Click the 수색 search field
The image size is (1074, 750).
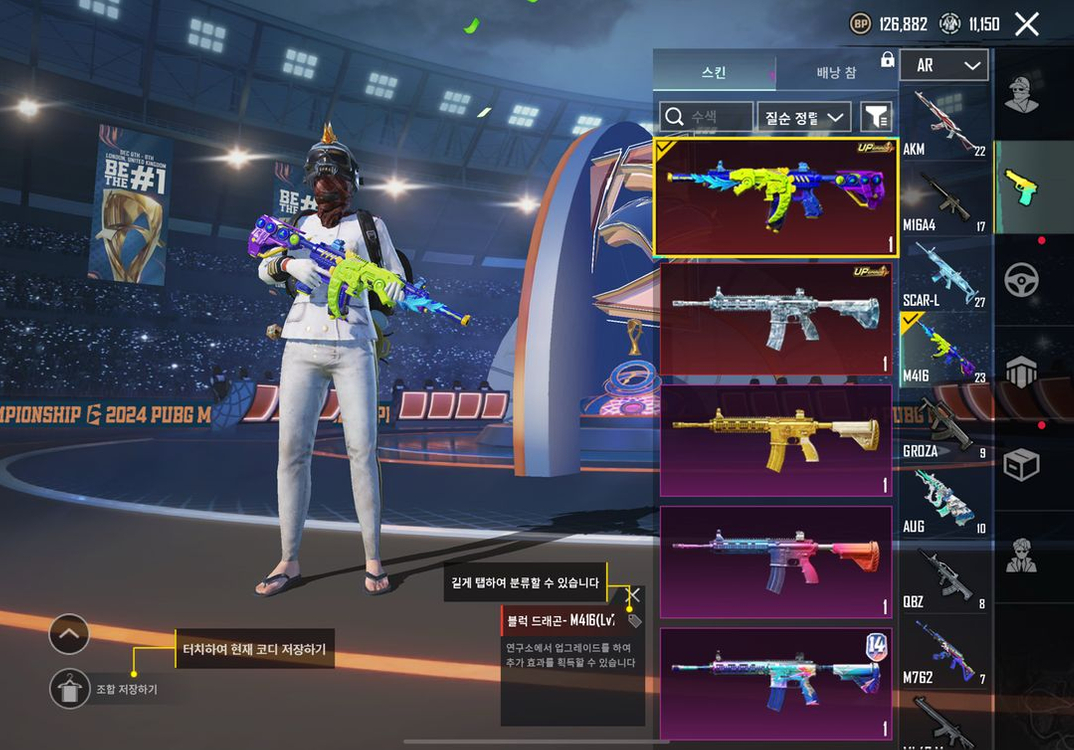706,117
